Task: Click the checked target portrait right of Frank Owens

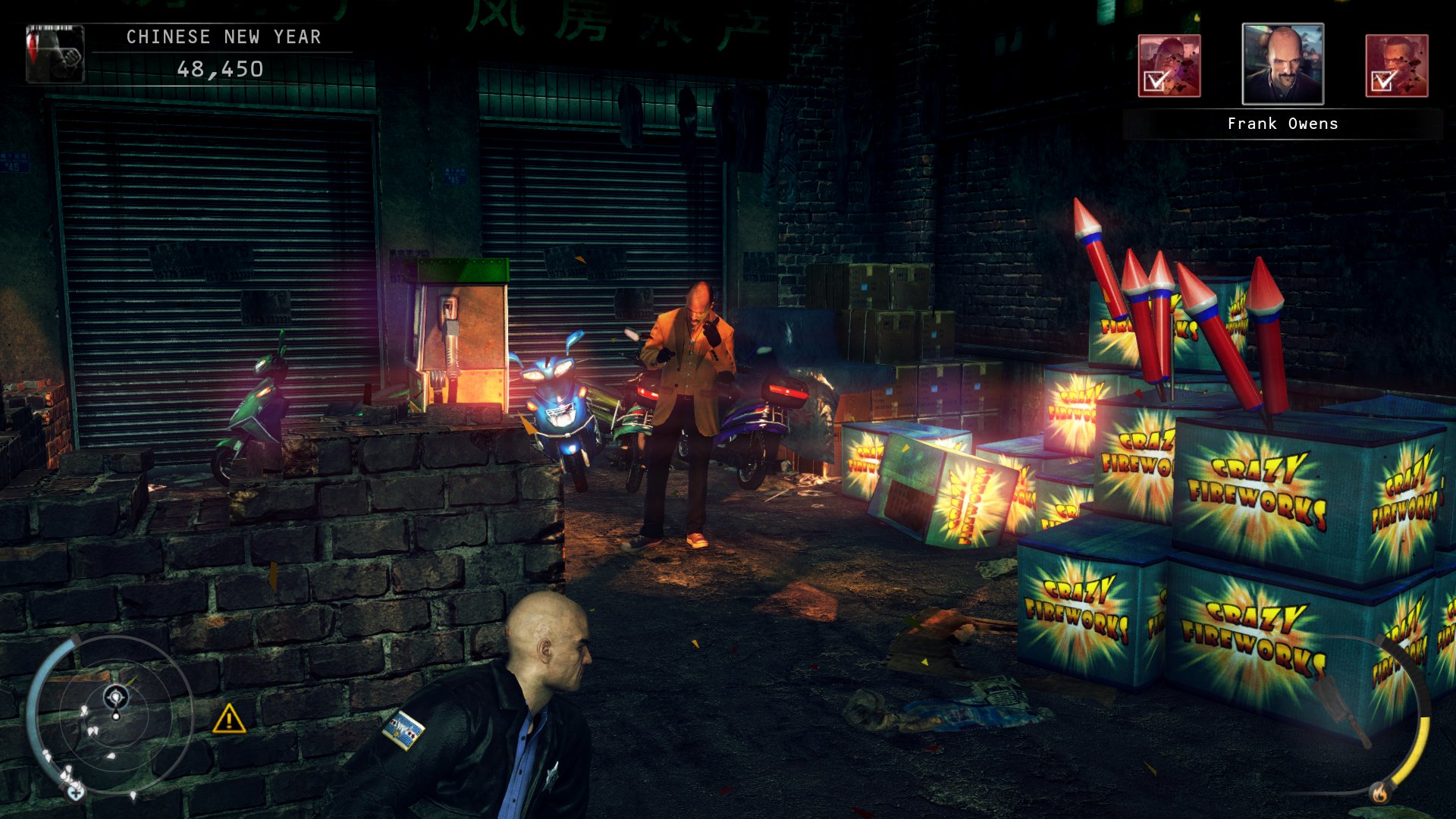Action: click(1396, 66)
